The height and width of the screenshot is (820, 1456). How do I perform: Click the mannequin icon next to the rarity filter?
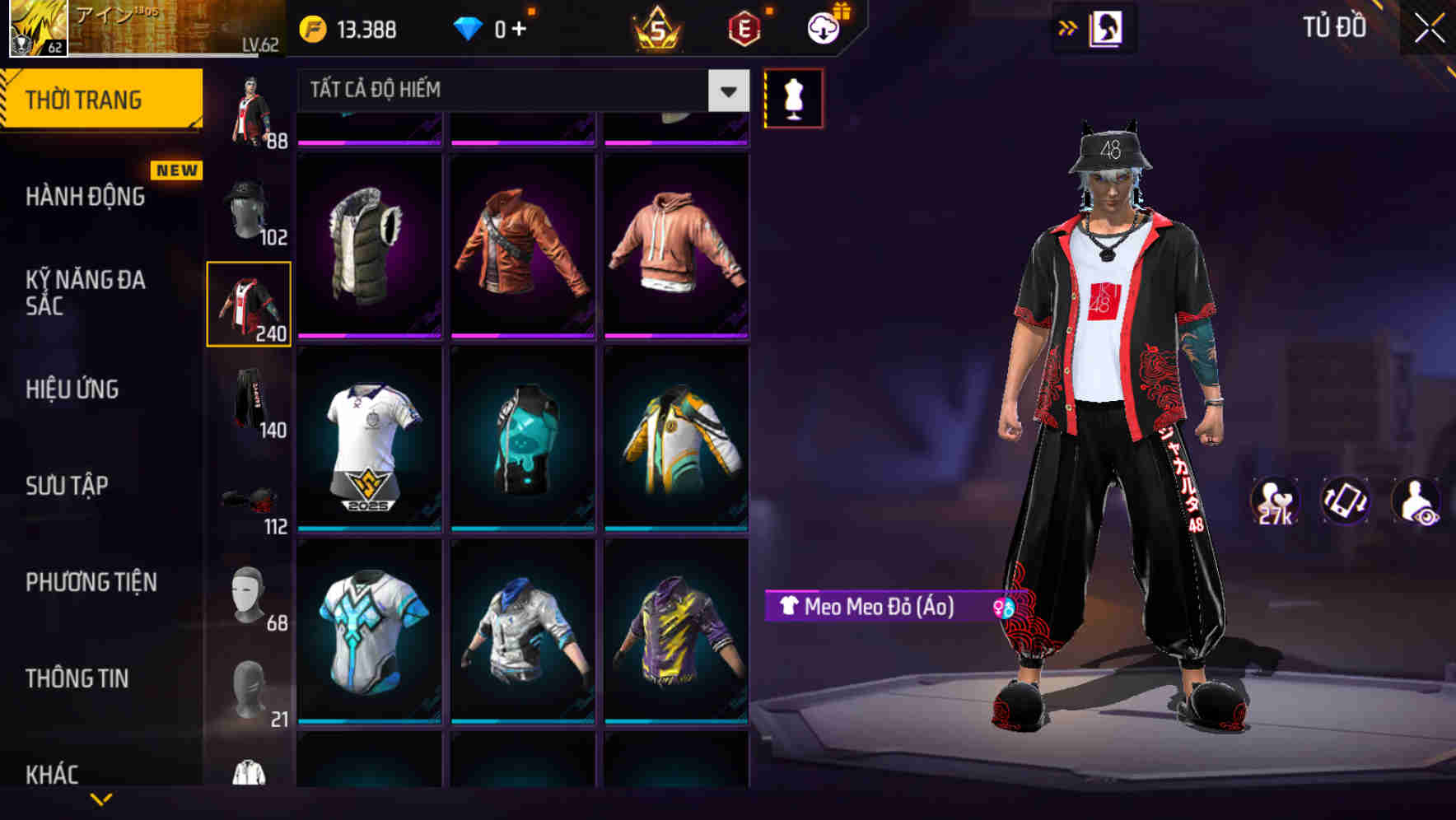pyautogui.click(x=793, y=97)
